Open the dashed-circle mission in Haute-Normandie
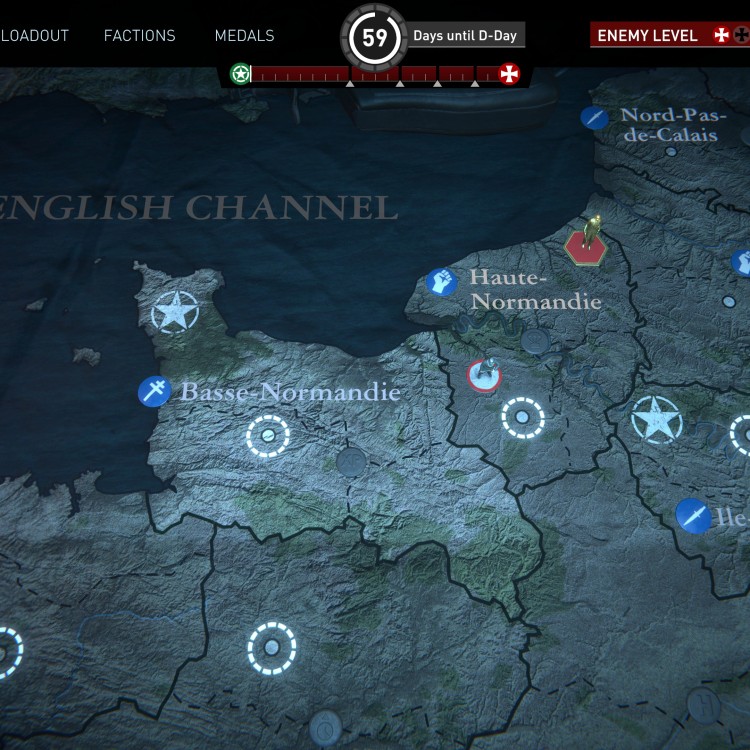750x750 pixels. point(521,417)
